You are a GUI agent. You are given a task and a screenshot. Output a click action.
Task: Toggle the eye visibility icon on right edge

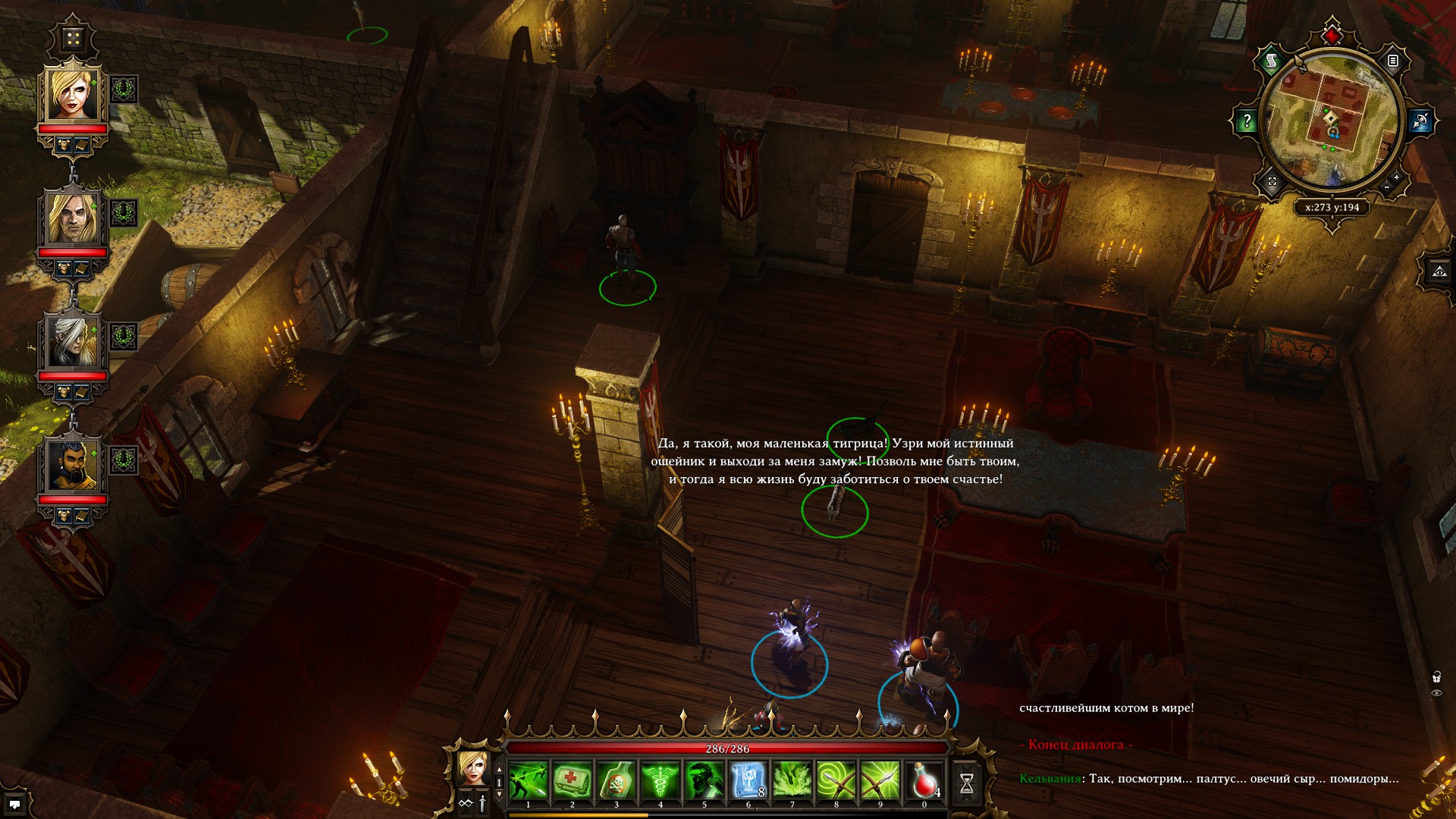pos(1436,692)
